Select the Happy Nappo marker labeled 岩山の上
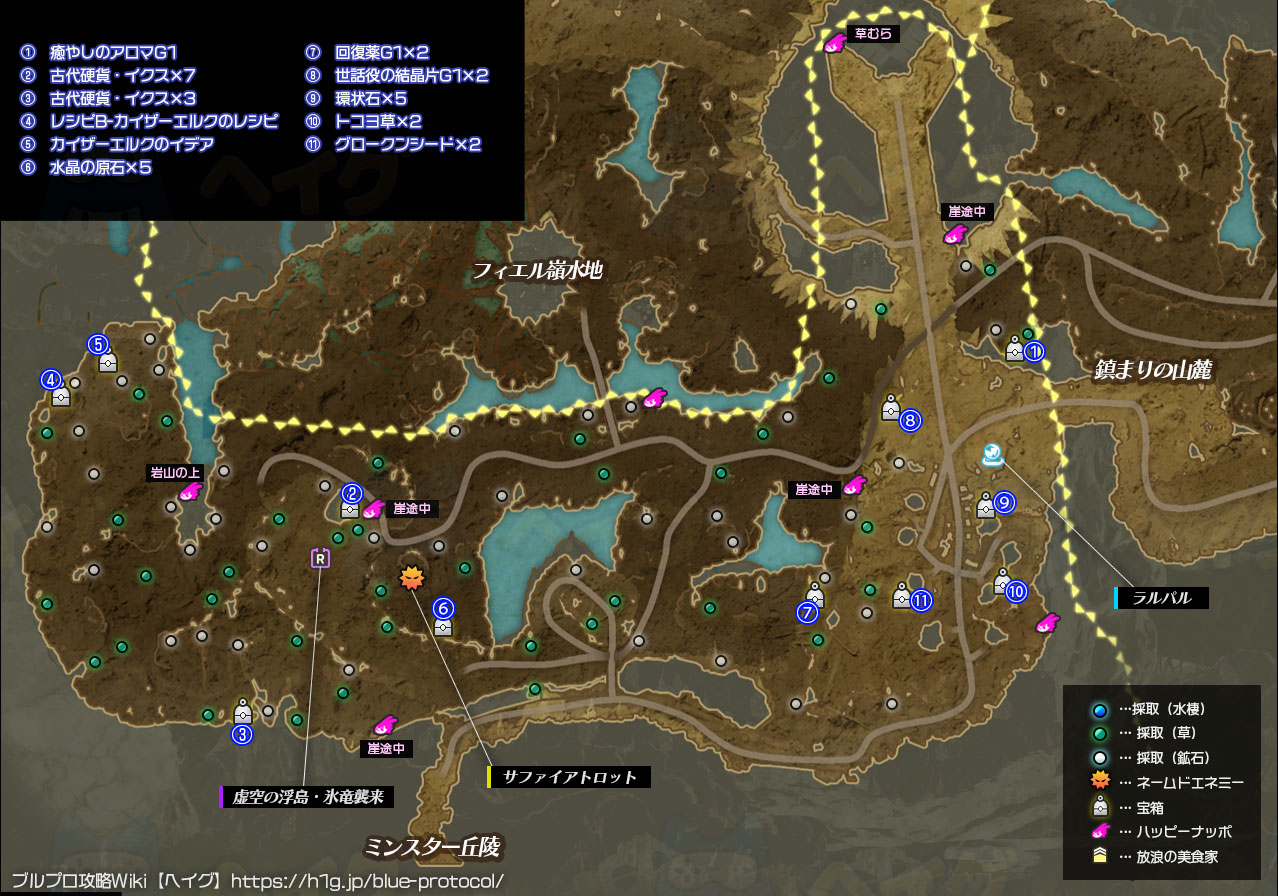Viewport: 1278px width, 896px height. (189, 492)
